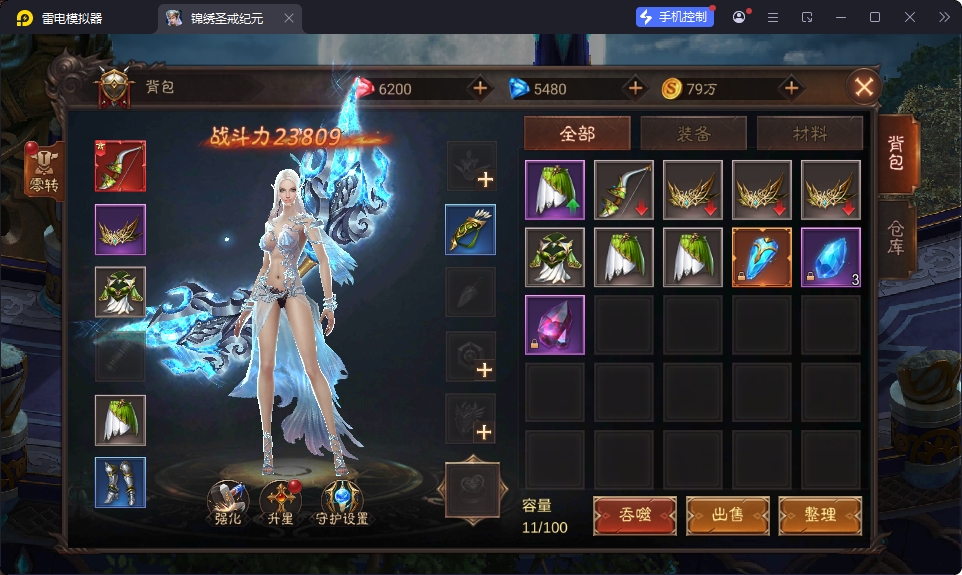
Task: Select the equipped silver boots slot
Action: (120, 482)
